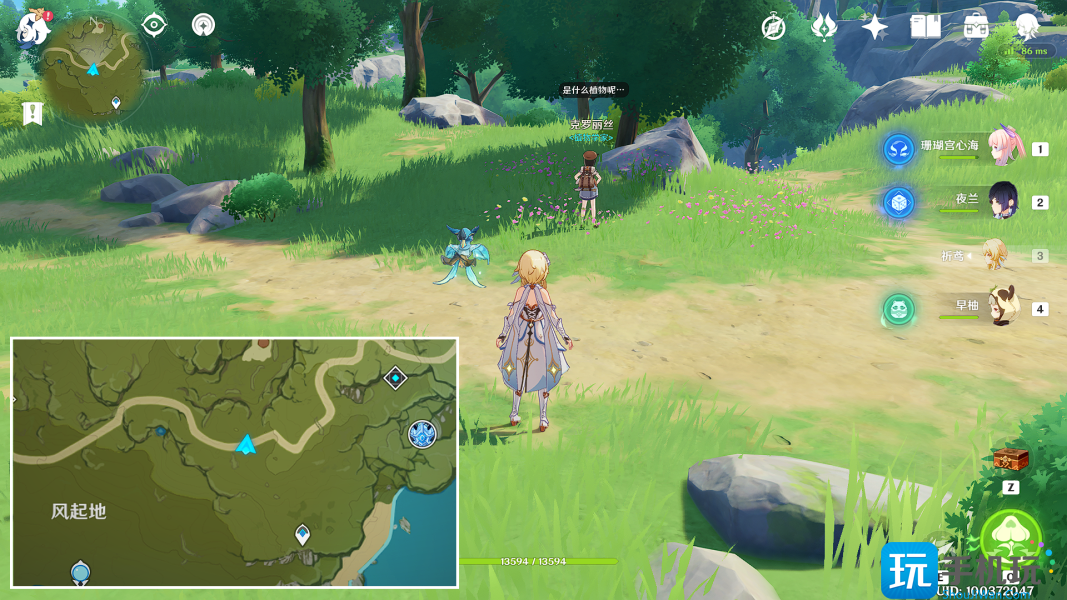This screenshot has height=600, width=1067.
Task: Open the four-point star events icon
Action: 875,27
